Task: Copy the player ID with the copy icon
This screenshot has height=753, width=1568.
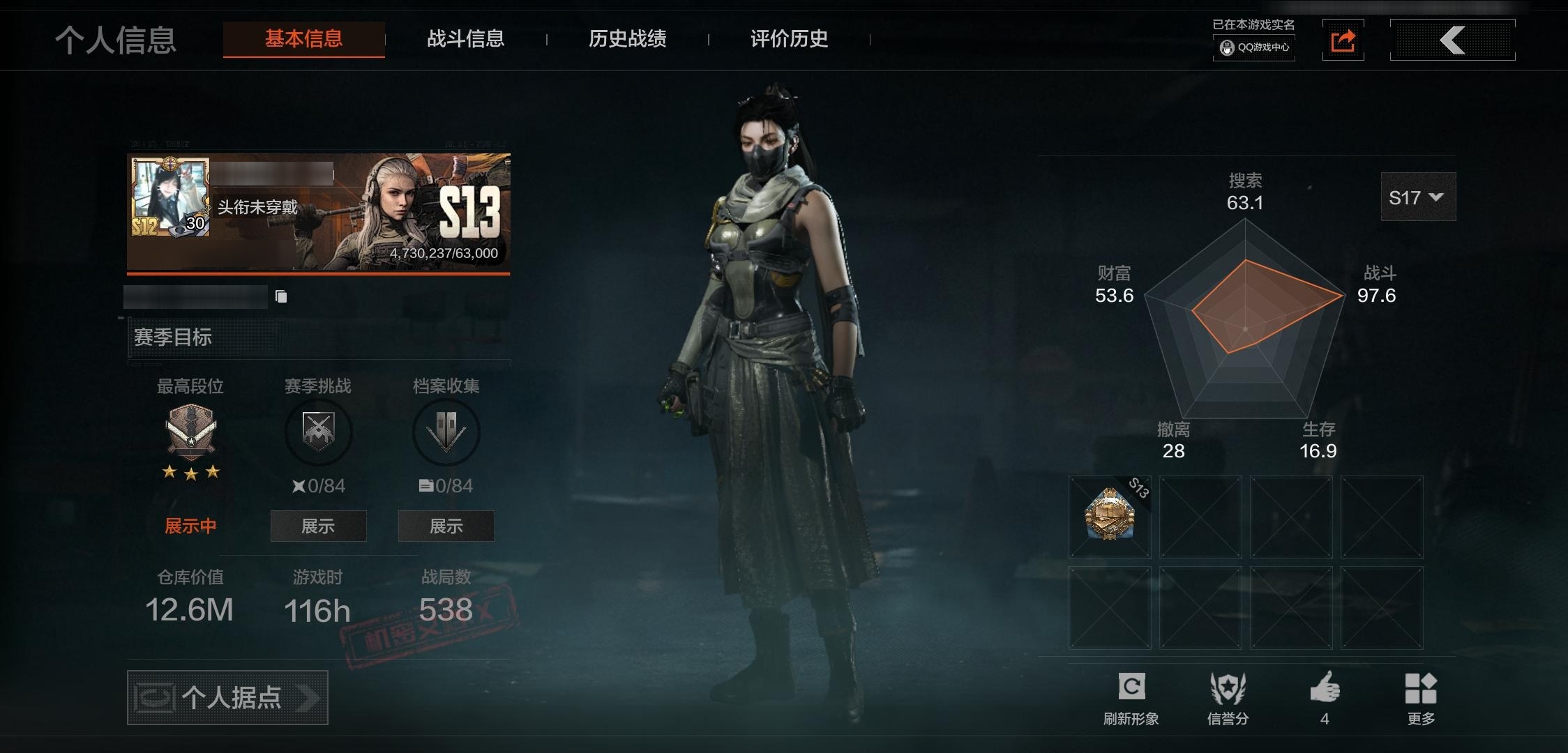Action: point(282,296)
